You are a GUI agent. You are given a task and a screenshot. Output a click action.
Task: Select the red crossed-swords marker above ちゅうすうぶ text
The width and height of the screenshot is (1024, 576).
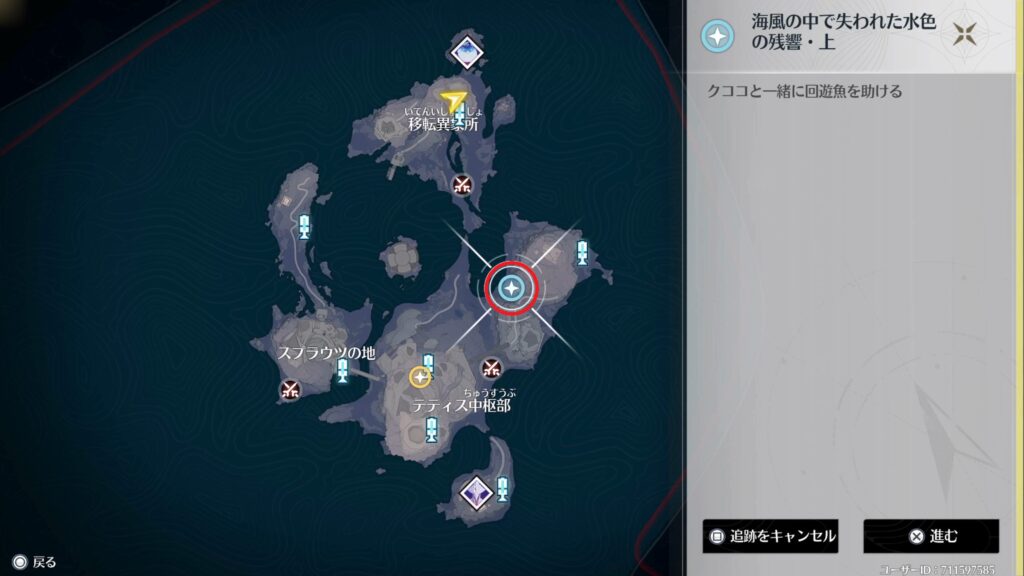coord(490,368)
